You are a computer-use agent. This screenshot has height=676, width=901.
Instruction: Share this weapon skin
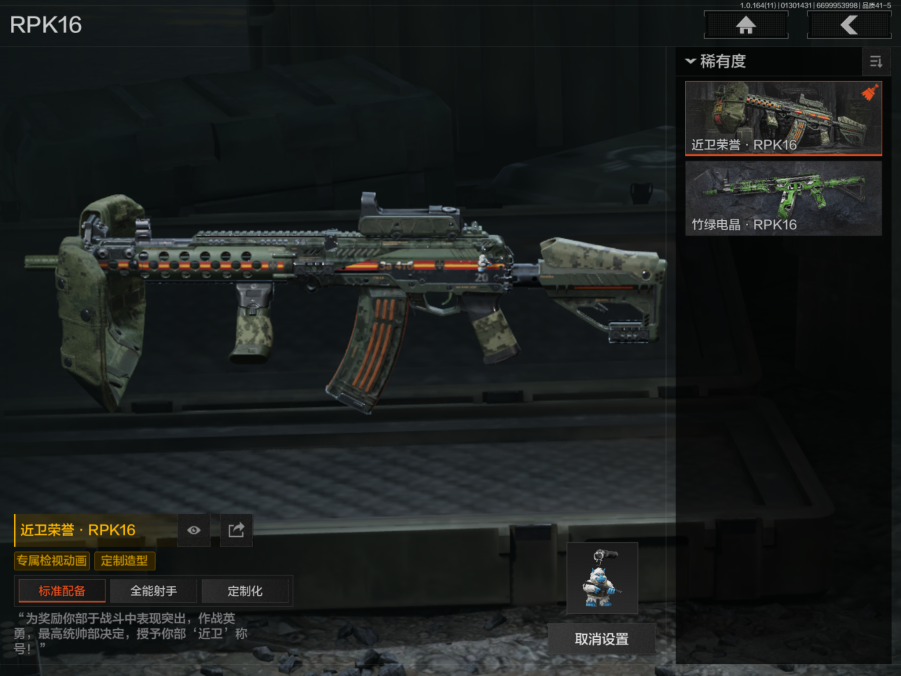click(236, 530)
